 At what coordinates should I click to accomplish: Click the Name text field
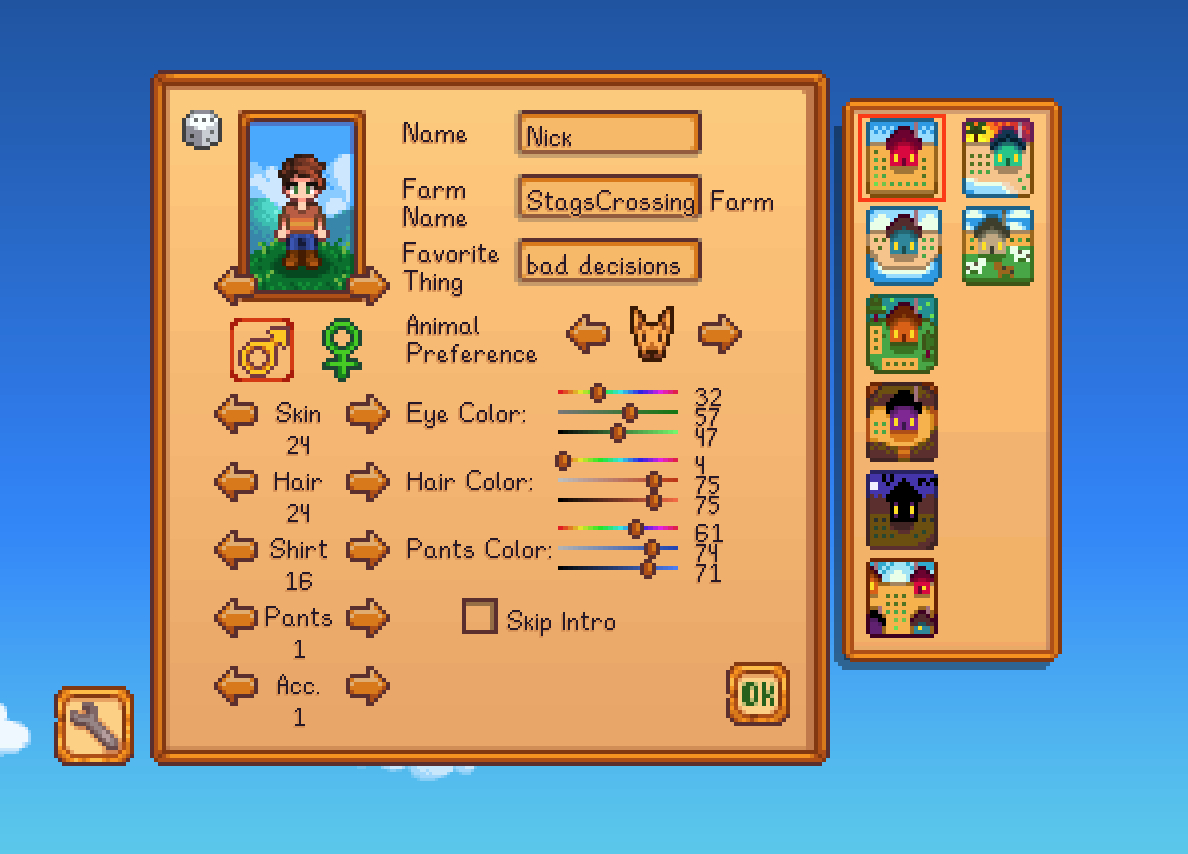coord(608,134)
